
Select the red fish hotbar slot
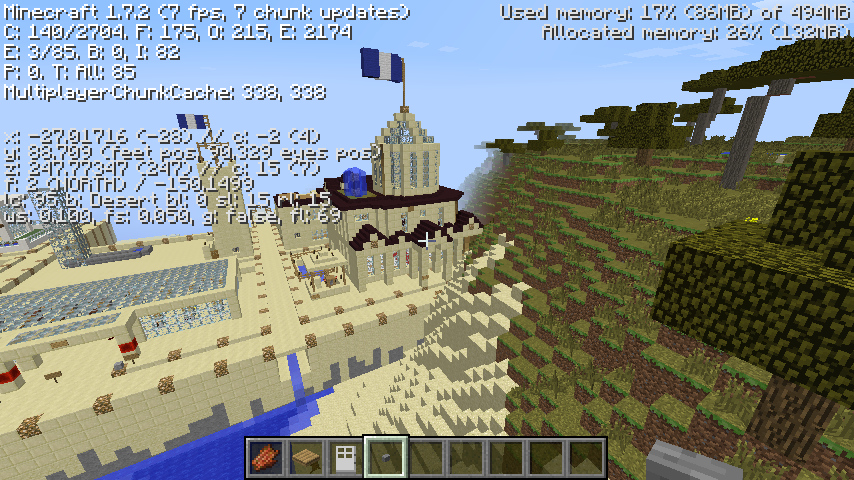tap(266, 458)
